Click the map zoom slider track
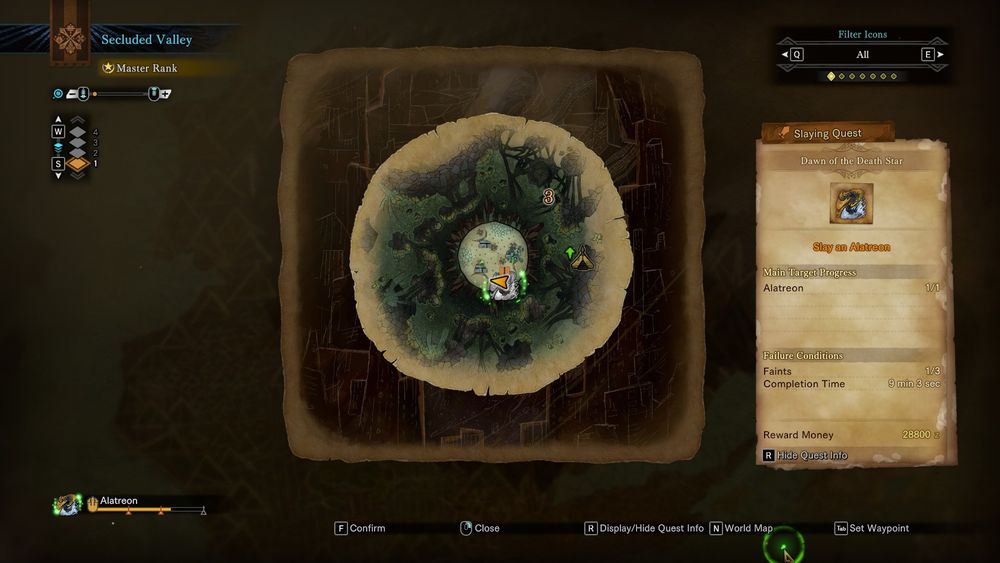 tap(120, 94)
